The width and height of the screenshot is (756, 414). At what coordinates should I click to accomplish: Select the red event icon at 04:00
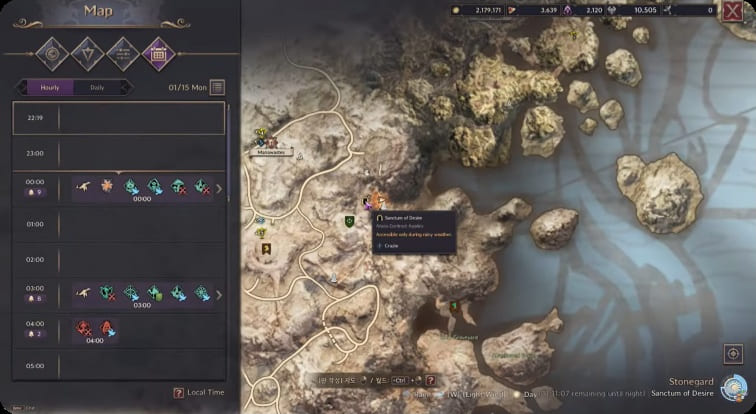86,327
